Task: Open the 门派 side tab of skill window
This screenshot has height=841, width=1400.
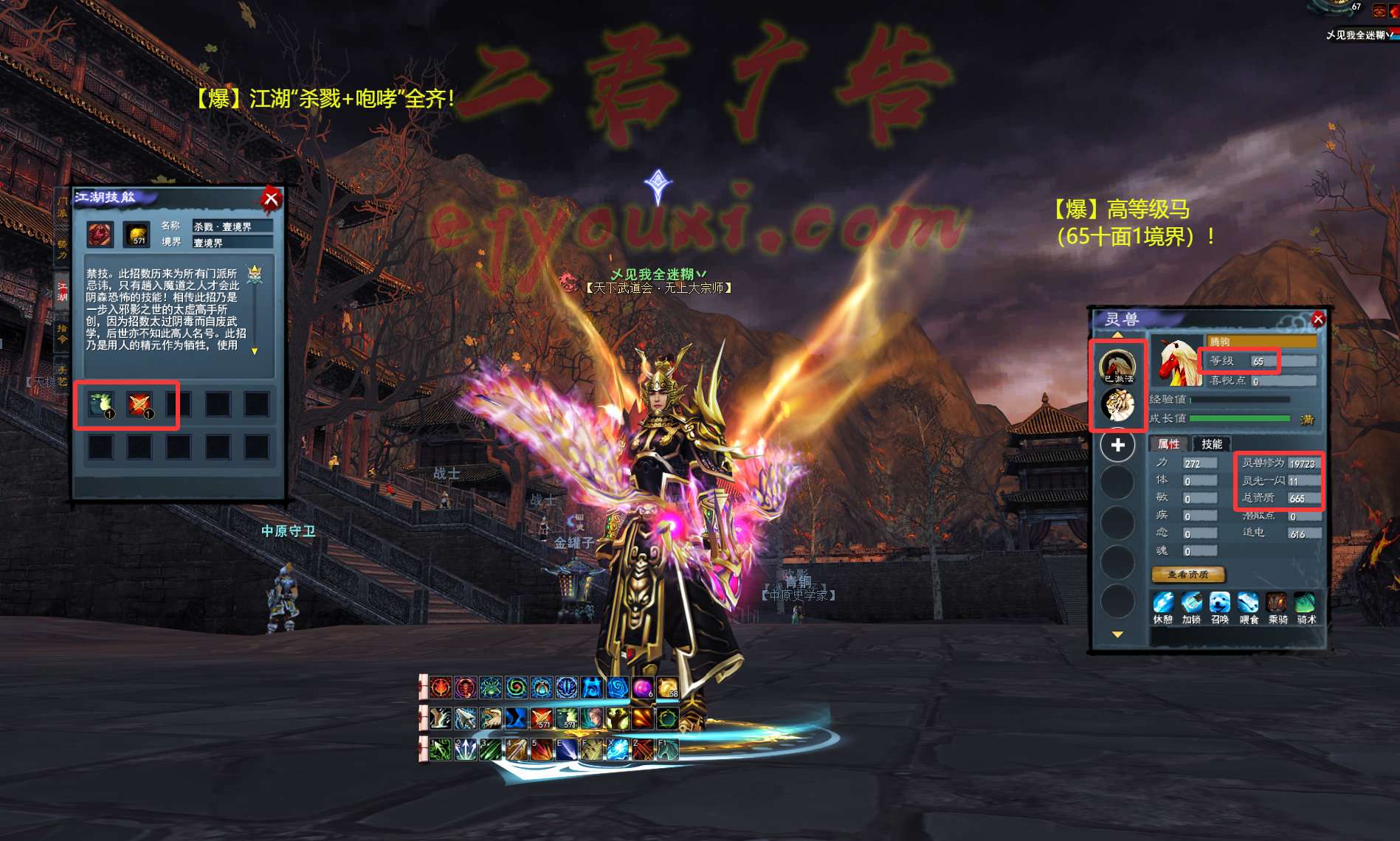Action: coord(62,207)
